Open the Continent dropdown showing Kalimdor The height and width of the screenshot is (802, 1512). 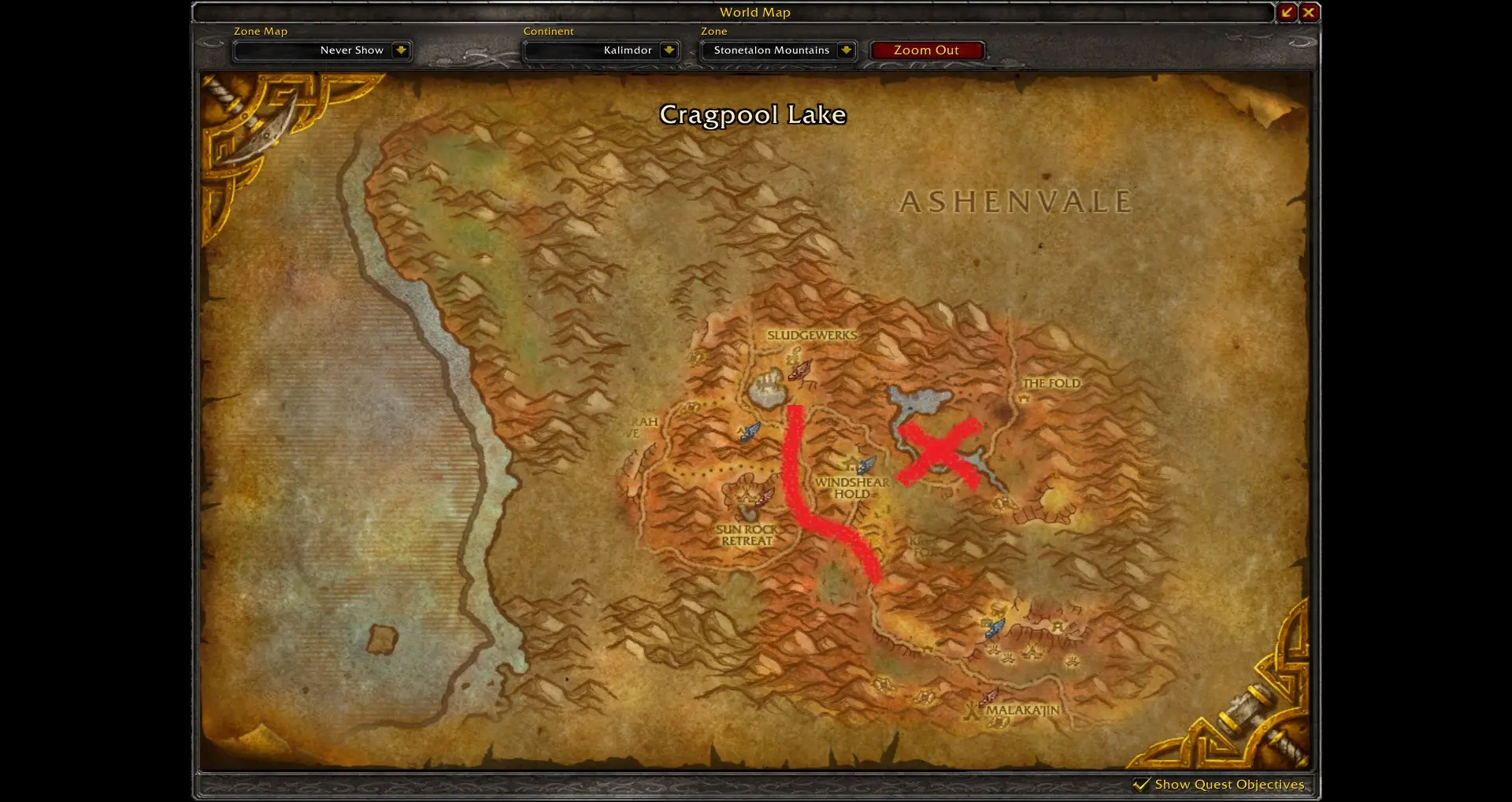(x=669, y=50)
